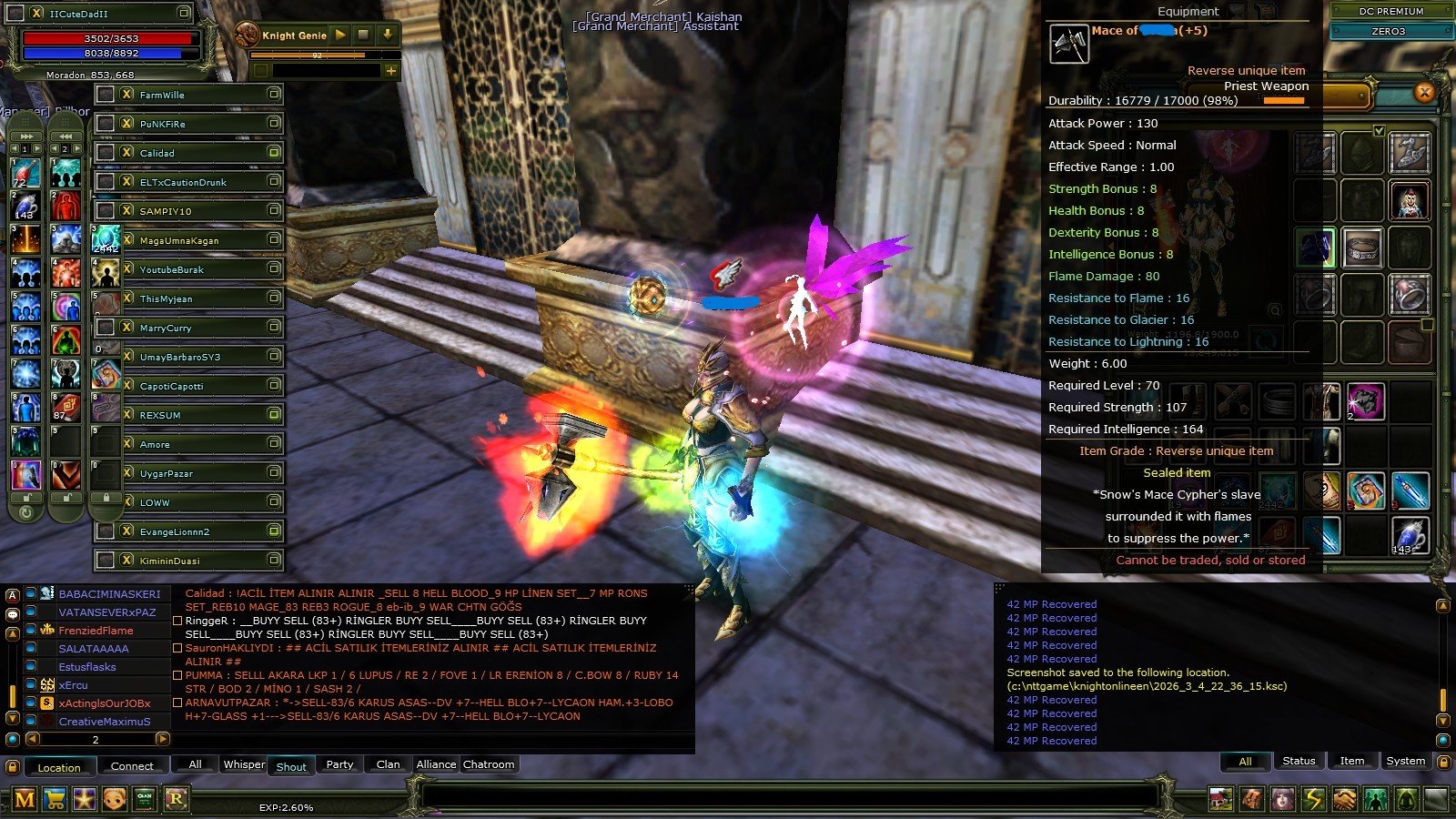
Task: Switch to the Party chat tab
Action: point(339,764)
